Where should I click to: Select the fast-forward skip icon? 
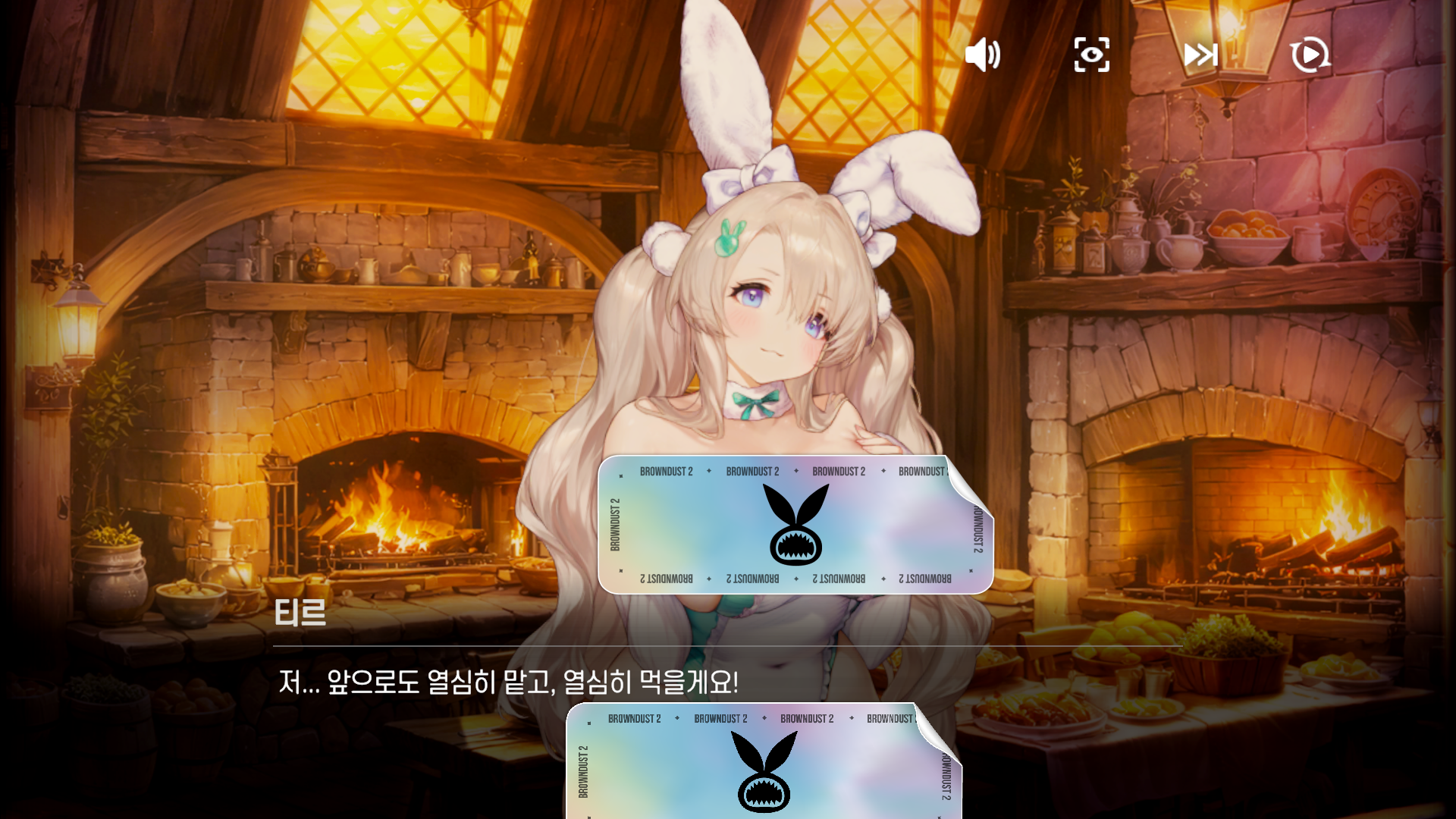(1200, 55)
